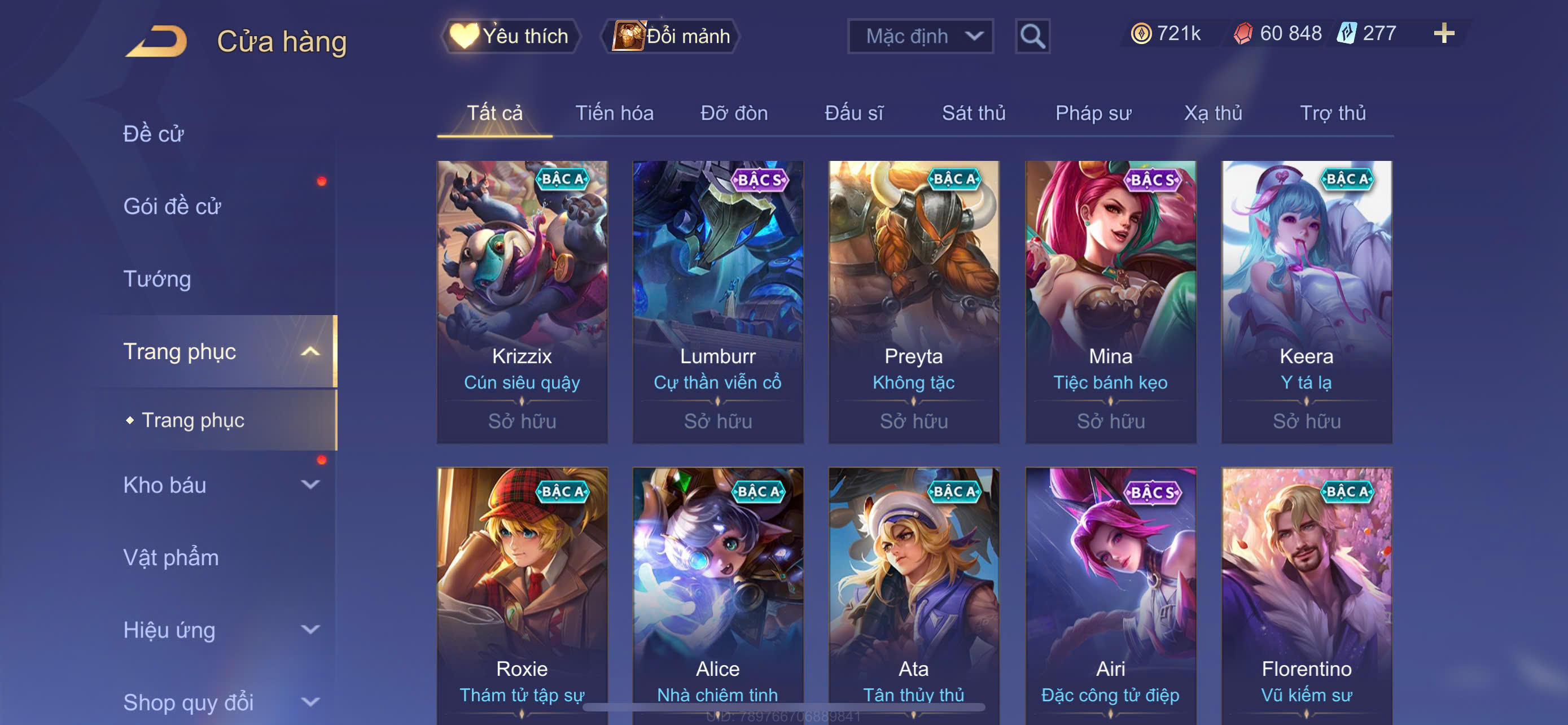This screenshot has width=1568, height=725.
Task: Switch to the Đỡ đòn tab
Action: pyautogui.click(x=733, y=113)
